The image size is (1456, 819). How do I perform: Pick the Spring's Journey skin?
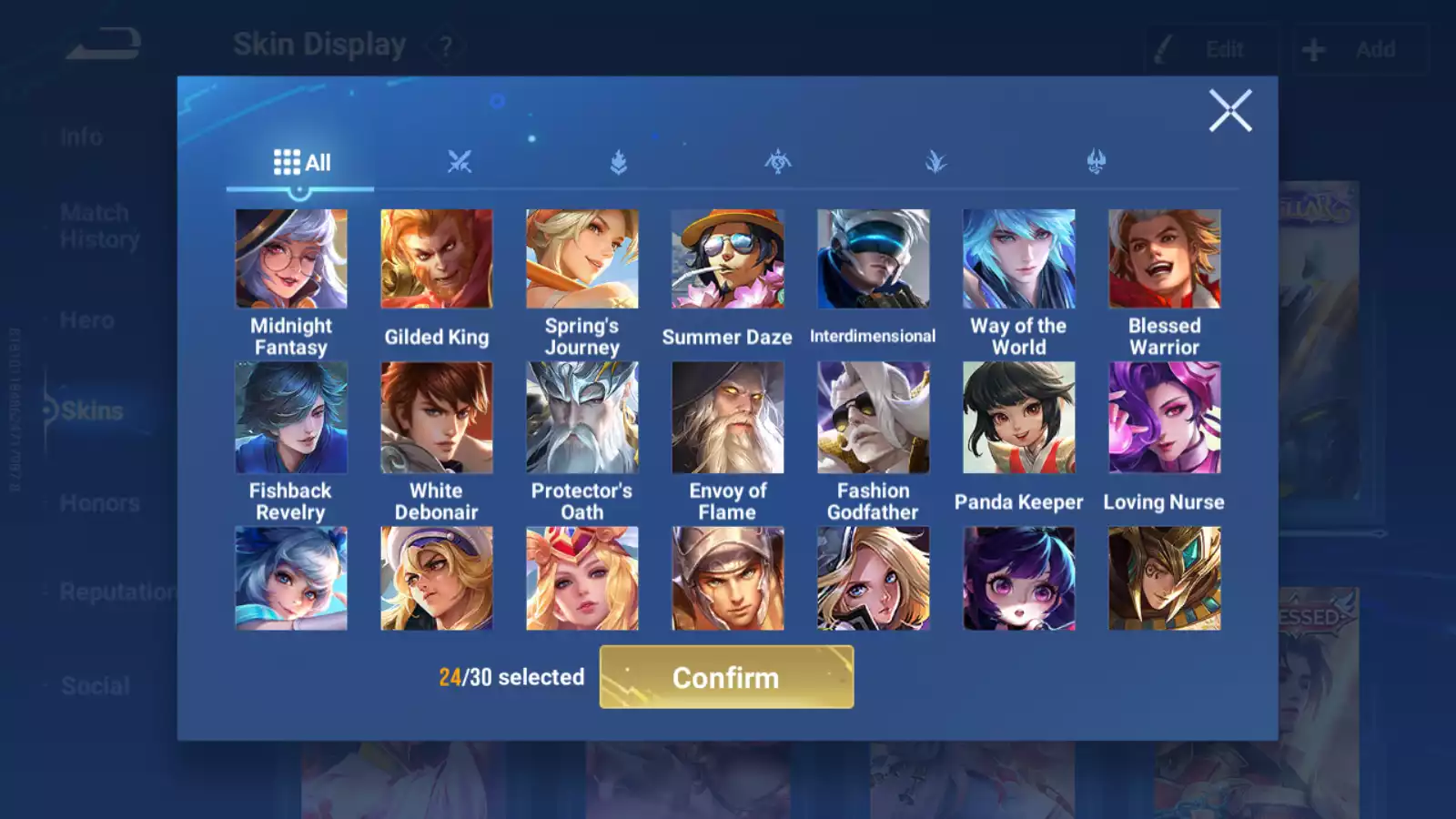coord(582,259)
